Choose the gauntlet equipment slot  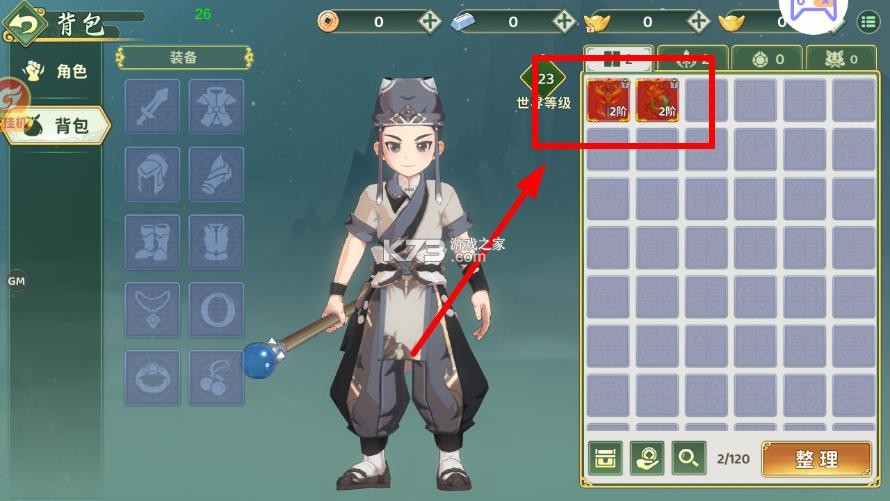coord(216,174)
